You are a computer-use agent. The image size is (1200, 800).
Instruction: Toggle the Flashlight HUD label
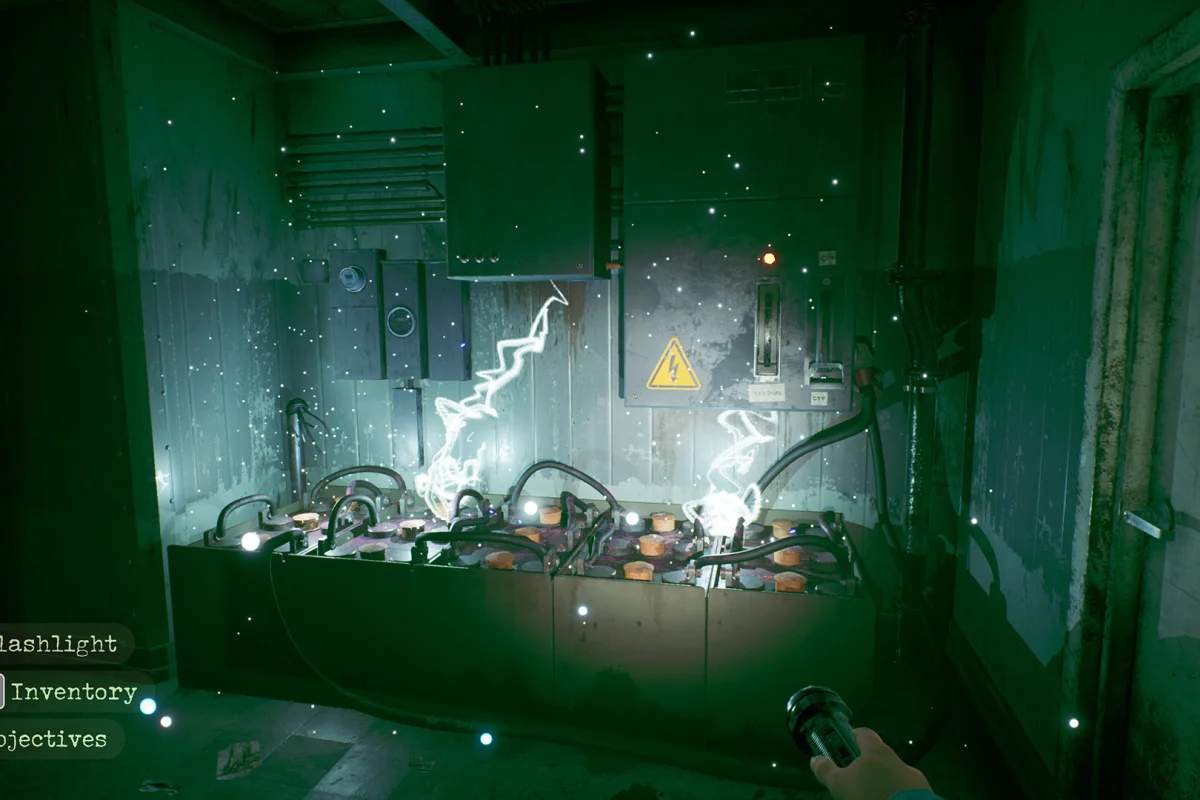pos(62,644)
